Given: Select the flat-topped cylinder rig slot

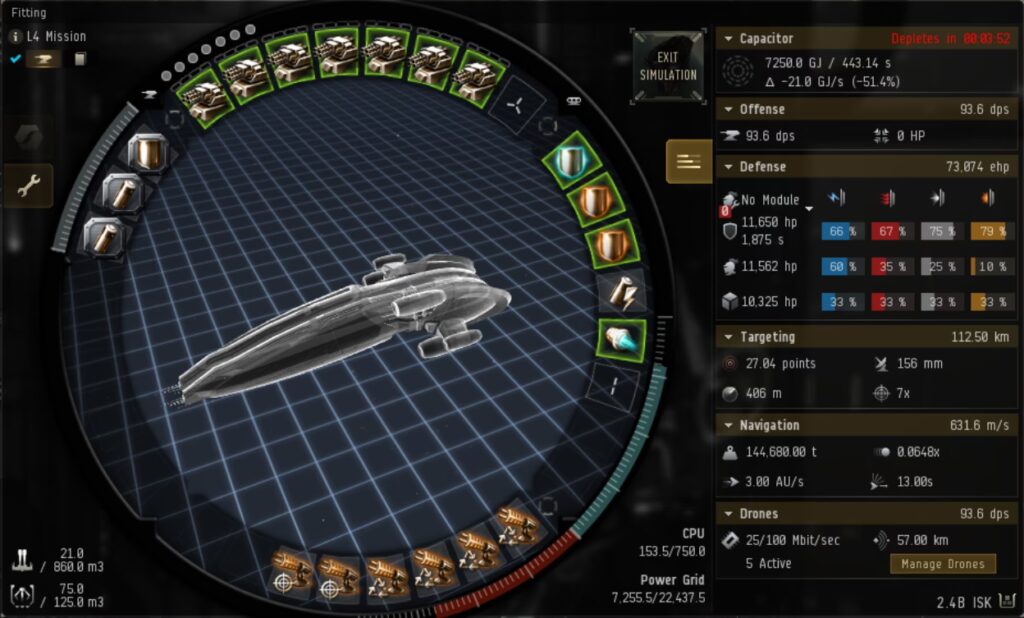Looking at the screenshot, I should 148,152.
